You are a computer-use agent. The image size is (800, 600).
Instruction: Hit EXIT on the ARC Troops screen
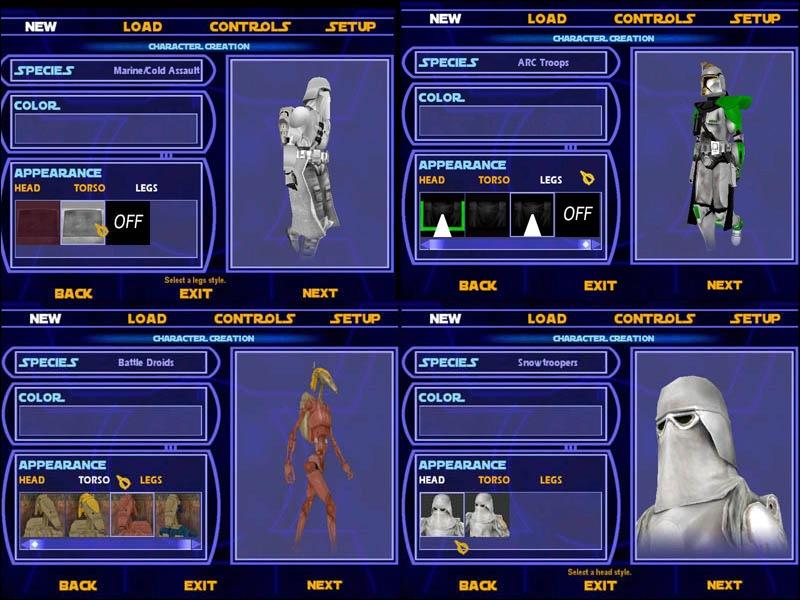[x=600, y=285]
